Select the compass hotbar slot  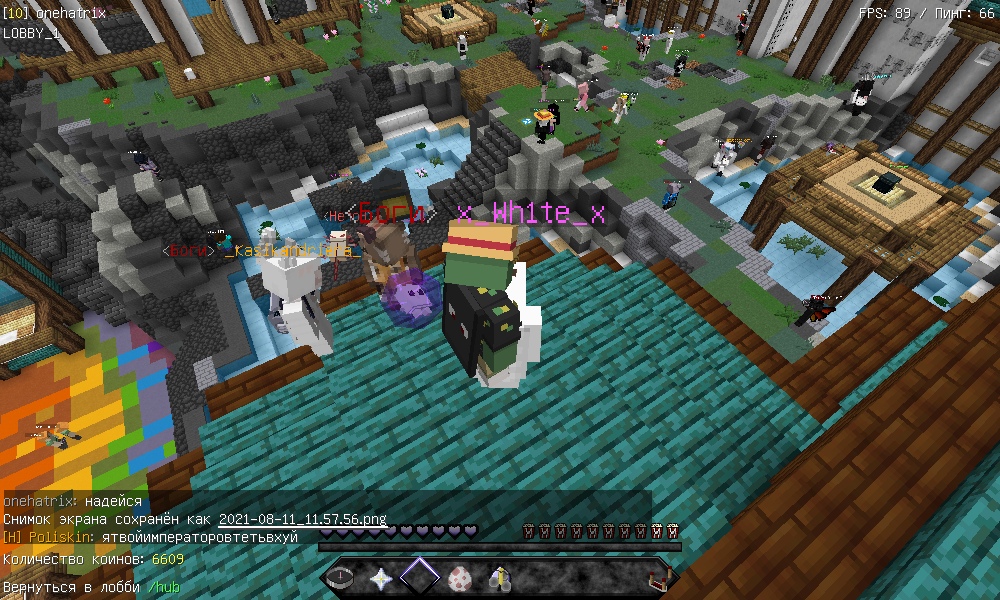pyautogui.click(x=342, y=578)
